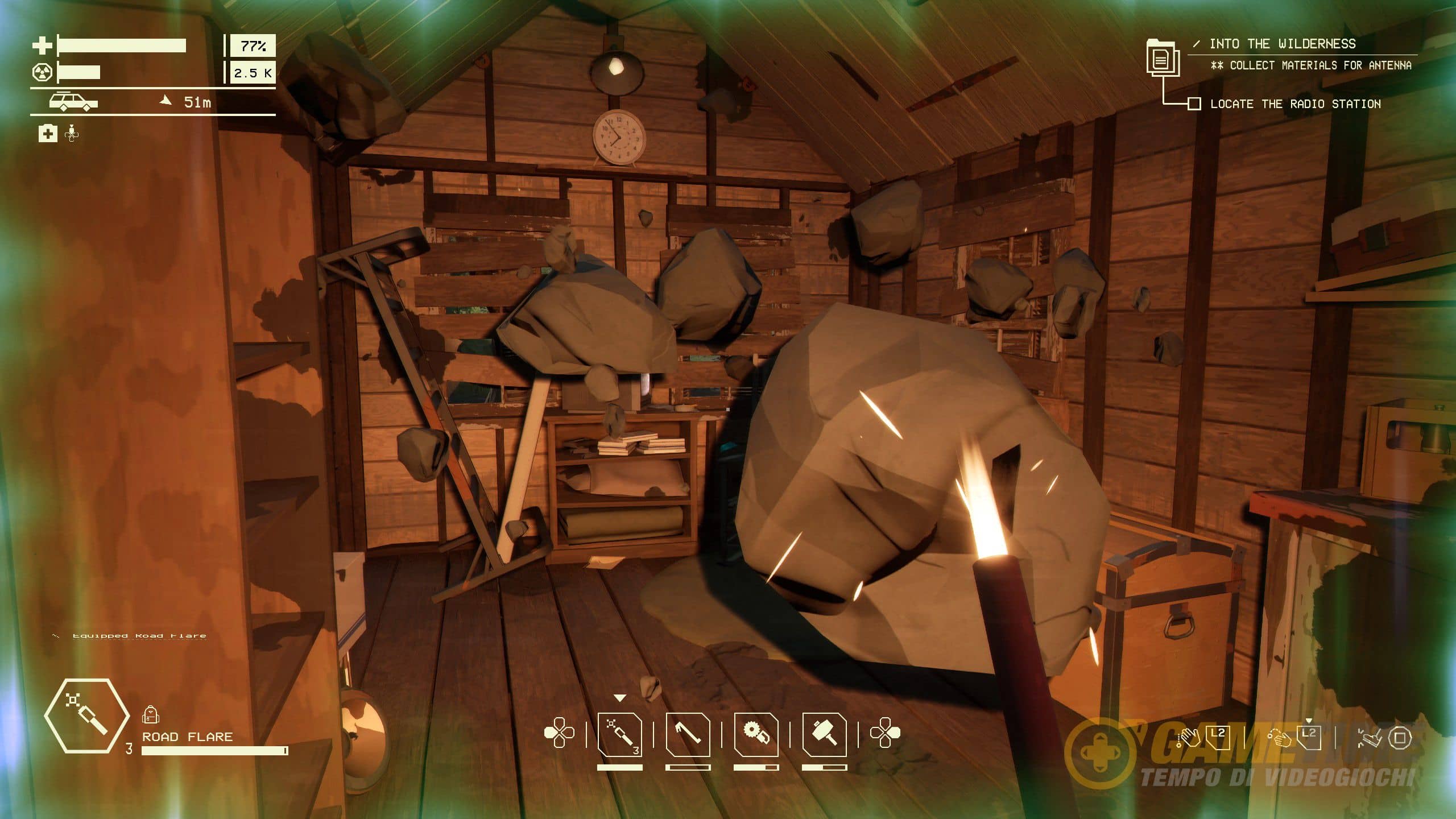
Task: Select the Locate the Radio Station objective
Action: 1295,104
